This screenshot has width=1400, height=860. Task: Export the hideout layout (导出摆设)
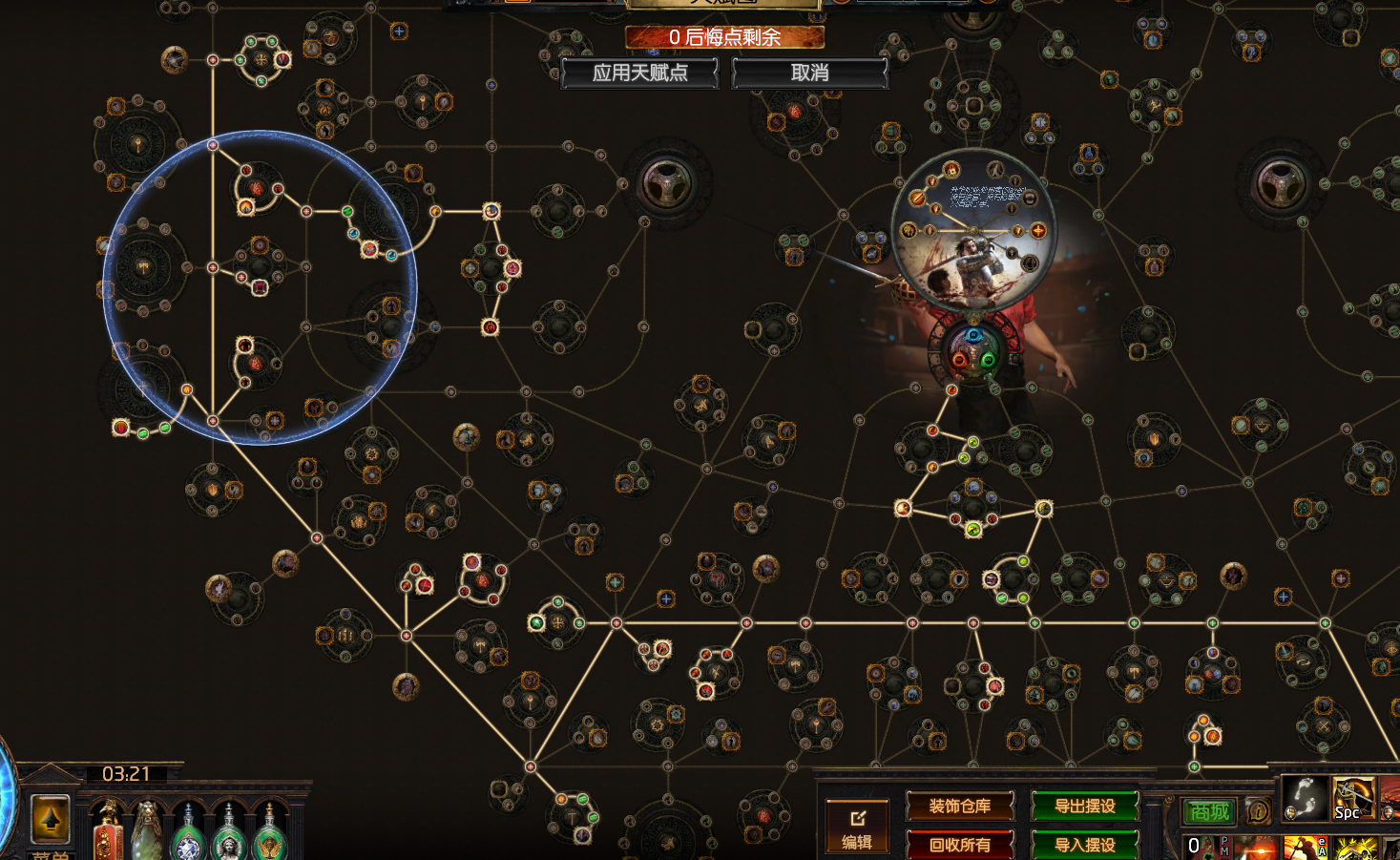[1085, 807]
